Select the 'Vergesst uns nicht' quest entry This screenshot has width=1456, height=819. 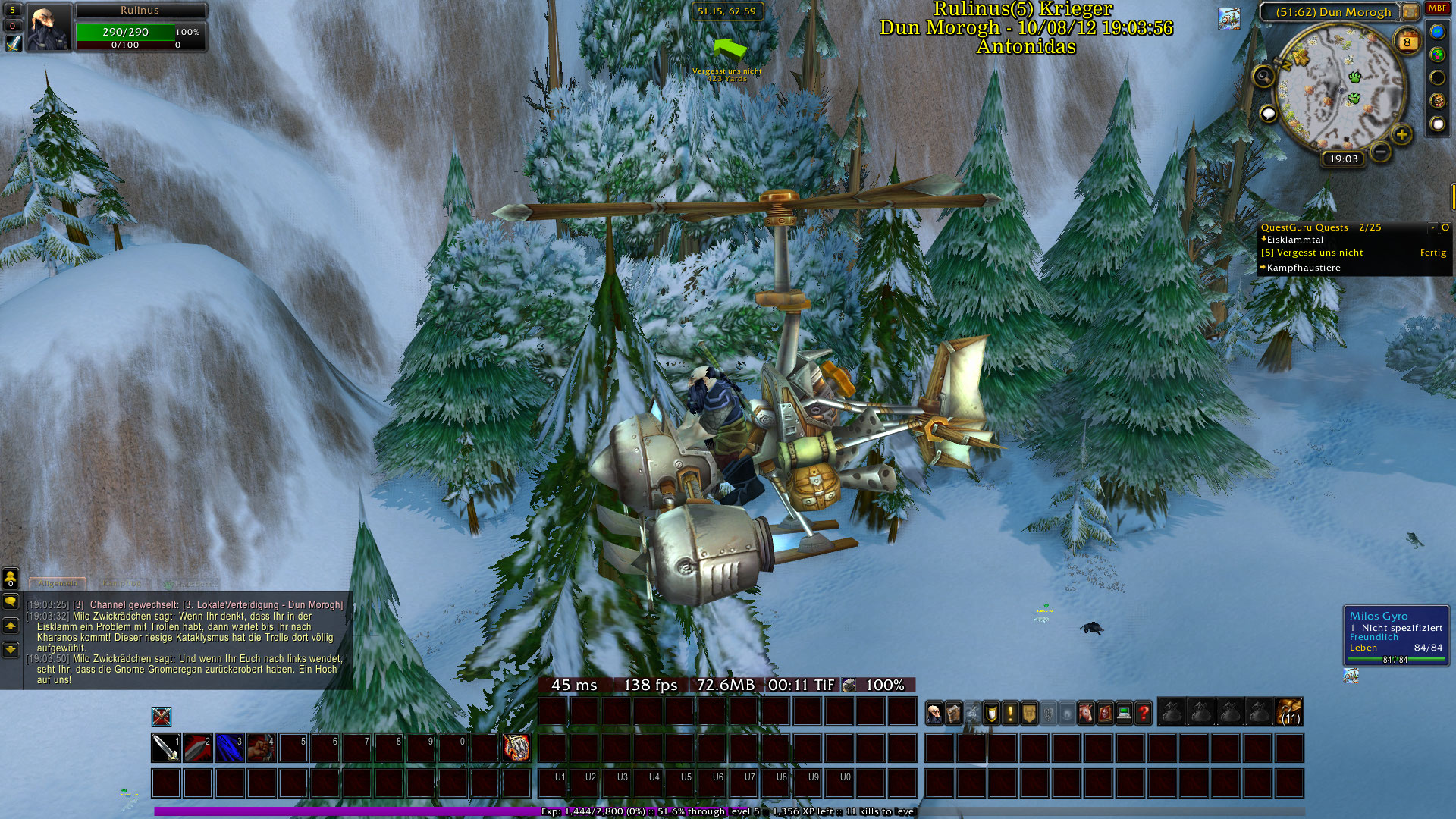tap(1319, 253)
